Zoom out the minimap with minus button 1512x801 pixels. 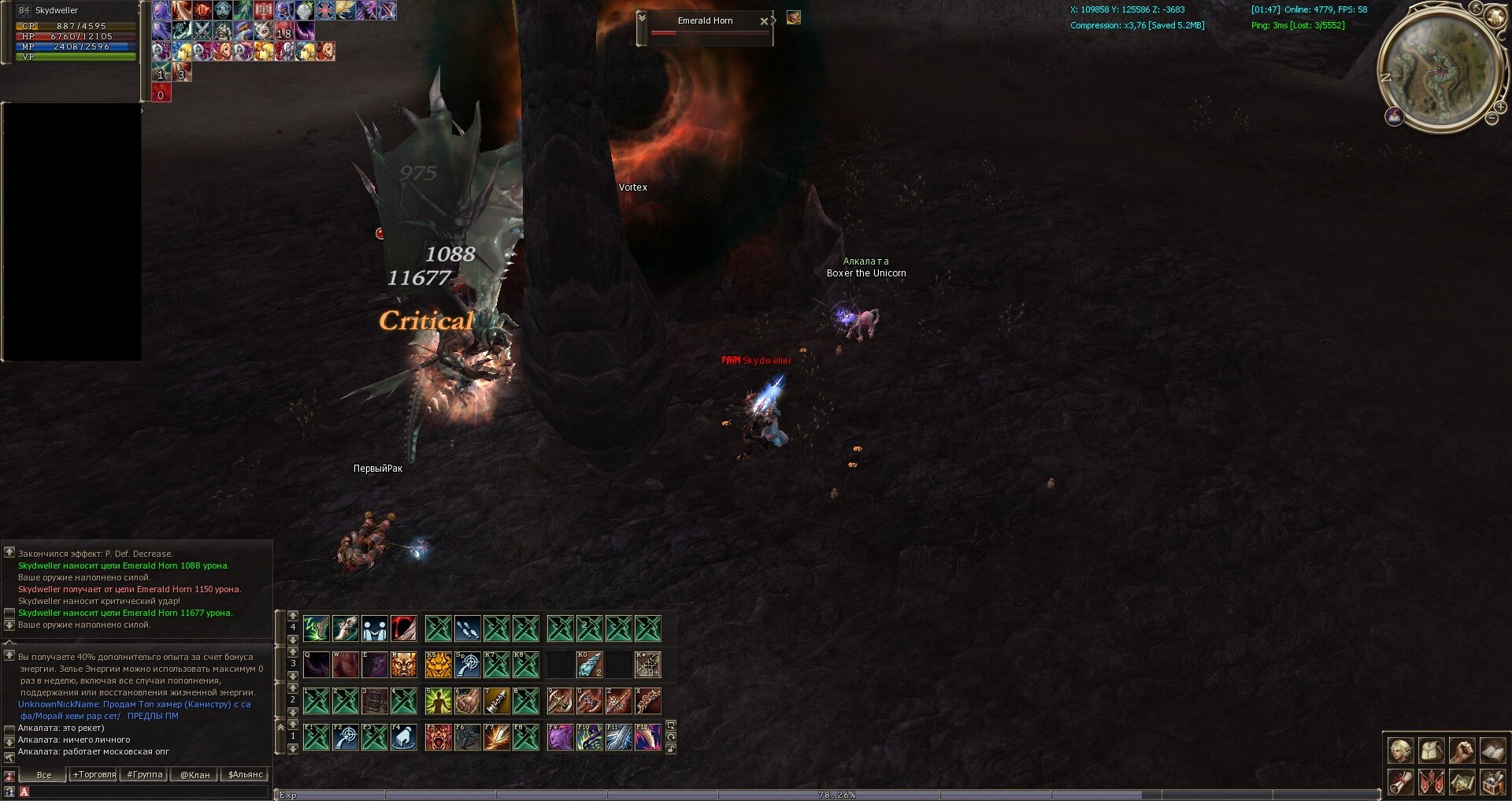click(1492, 118)
